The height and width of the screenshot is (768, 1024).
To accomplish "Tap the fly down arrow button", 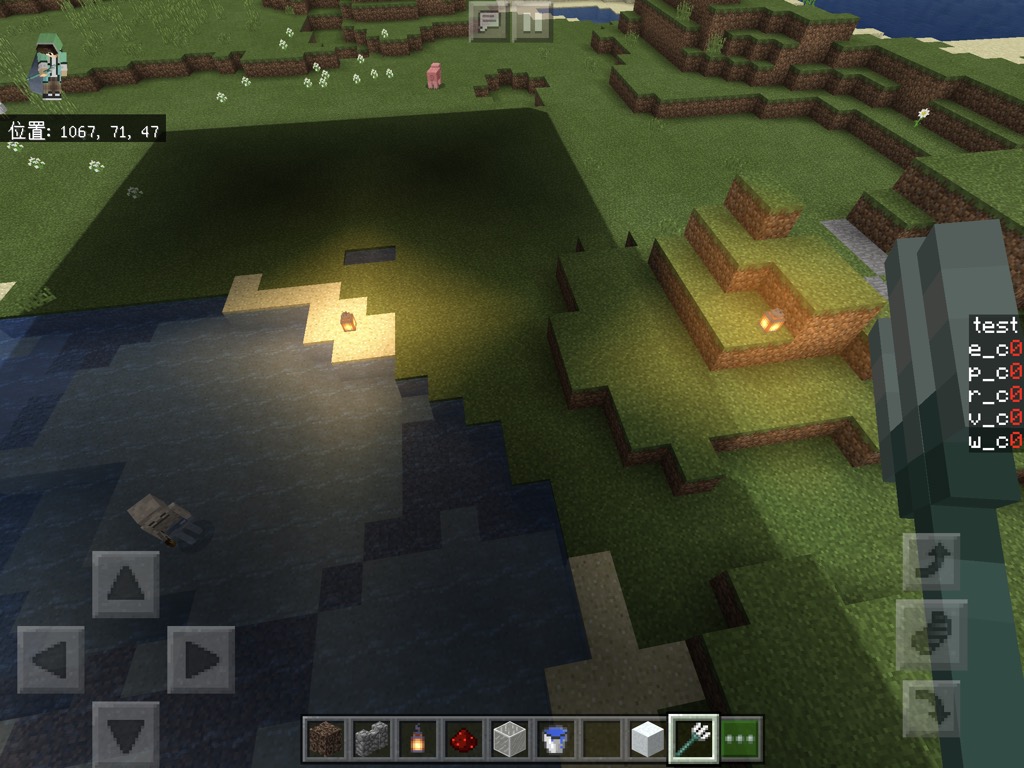I will click(x=931, y=708).
